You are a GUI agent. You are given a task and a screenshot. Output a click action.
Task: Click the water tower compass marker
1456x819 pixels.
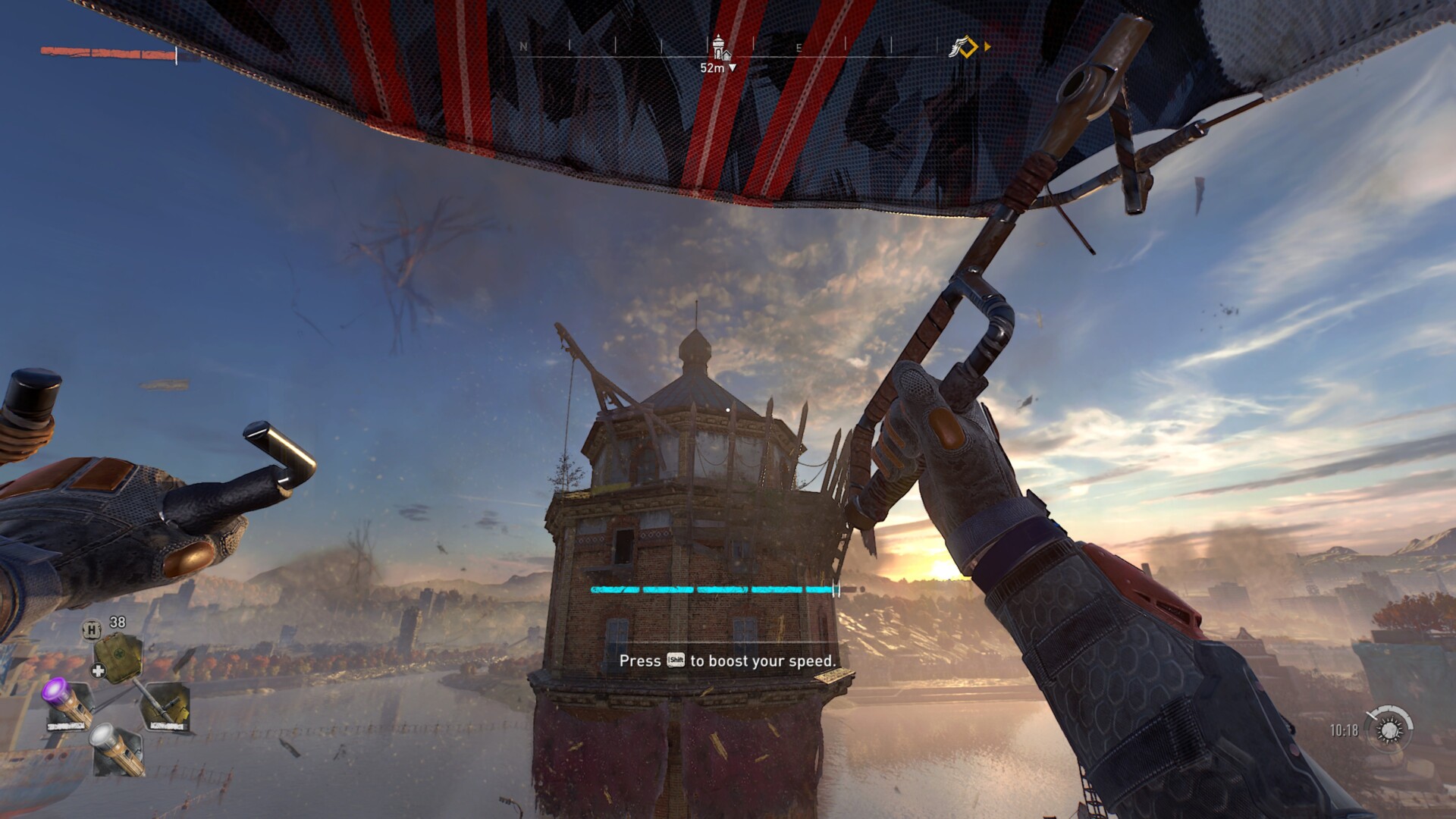point(720,47)
